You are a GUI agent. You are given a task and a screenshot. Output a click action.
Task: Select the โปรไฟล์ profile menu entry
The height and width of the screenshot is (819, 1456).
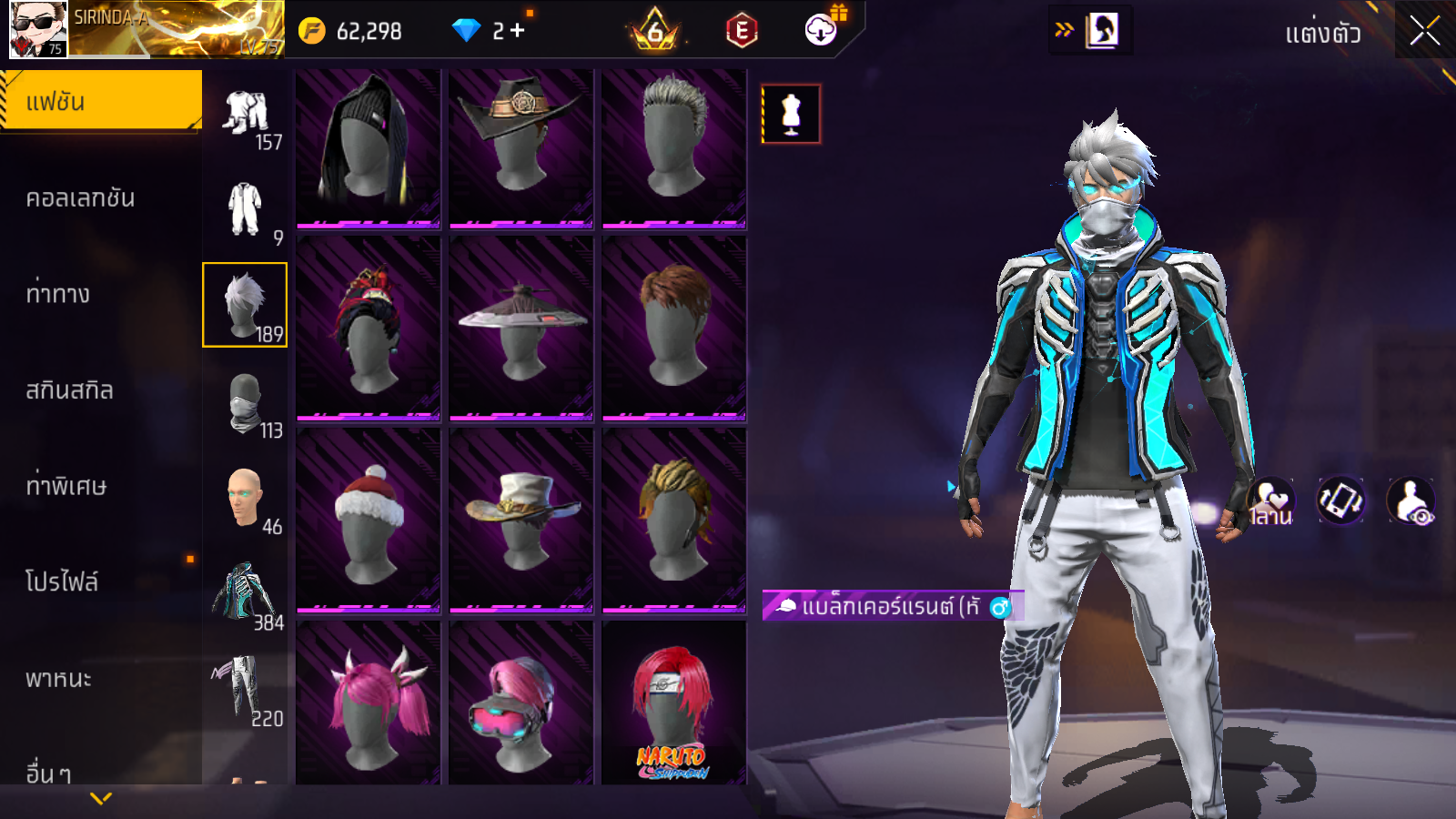pyautogui.click(x=62, y=582)
